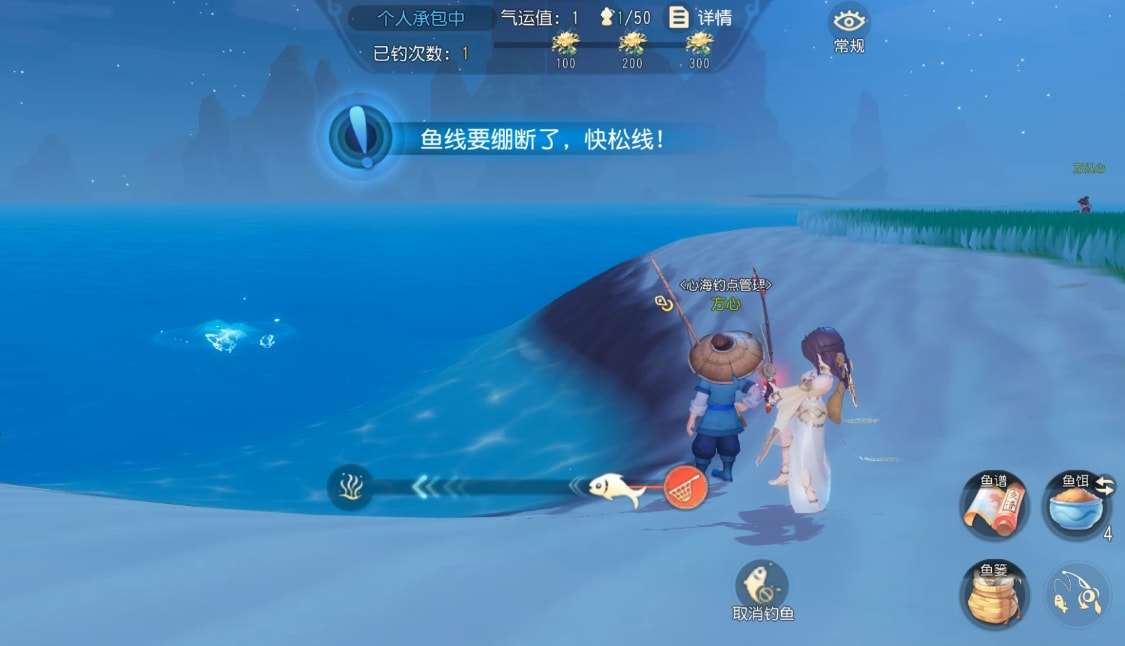Viewport: 1125px width, 646px height.
Task: Claim the 200 milestone flower reward
Action: click(x=632, y=44)
